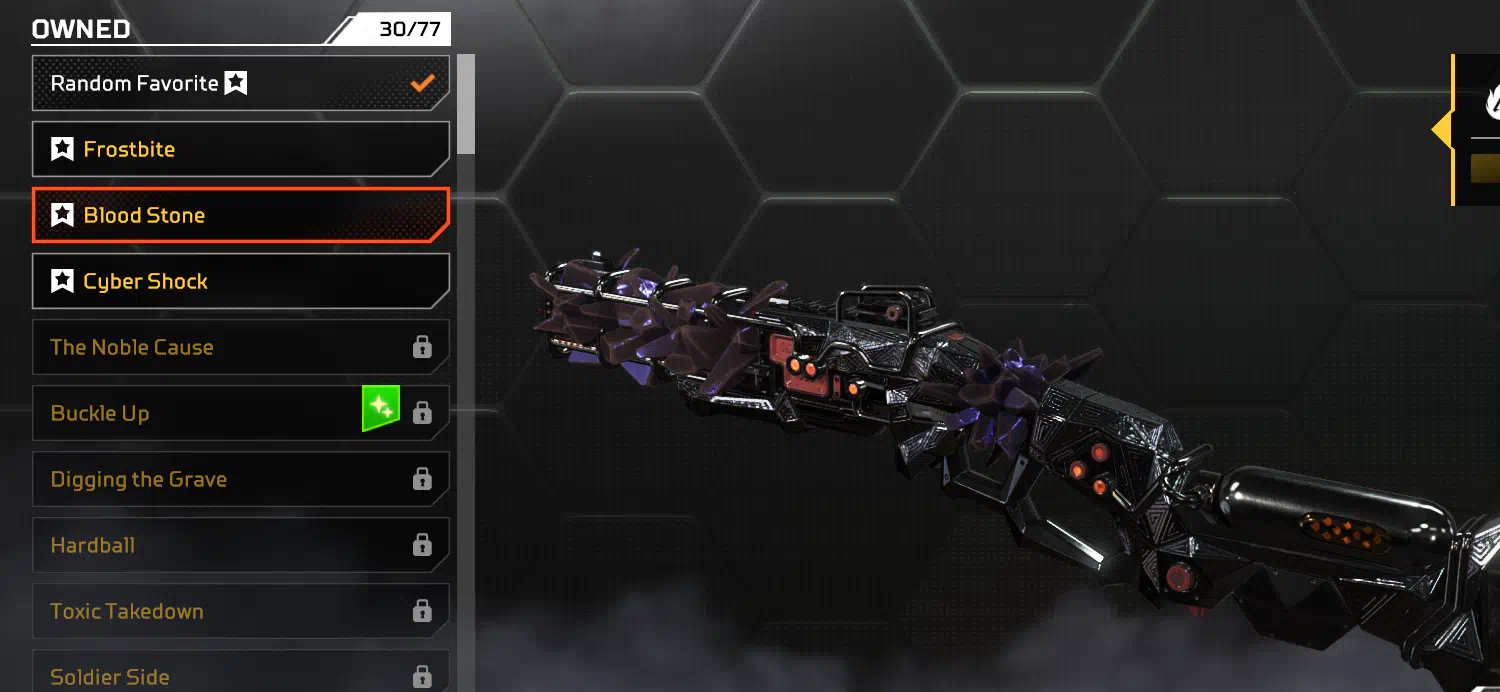This screenshot has width=1500, height=692.
Task: Select the Buckle Up skin entry
Action: pyautogui.click(x=200, y=413)
